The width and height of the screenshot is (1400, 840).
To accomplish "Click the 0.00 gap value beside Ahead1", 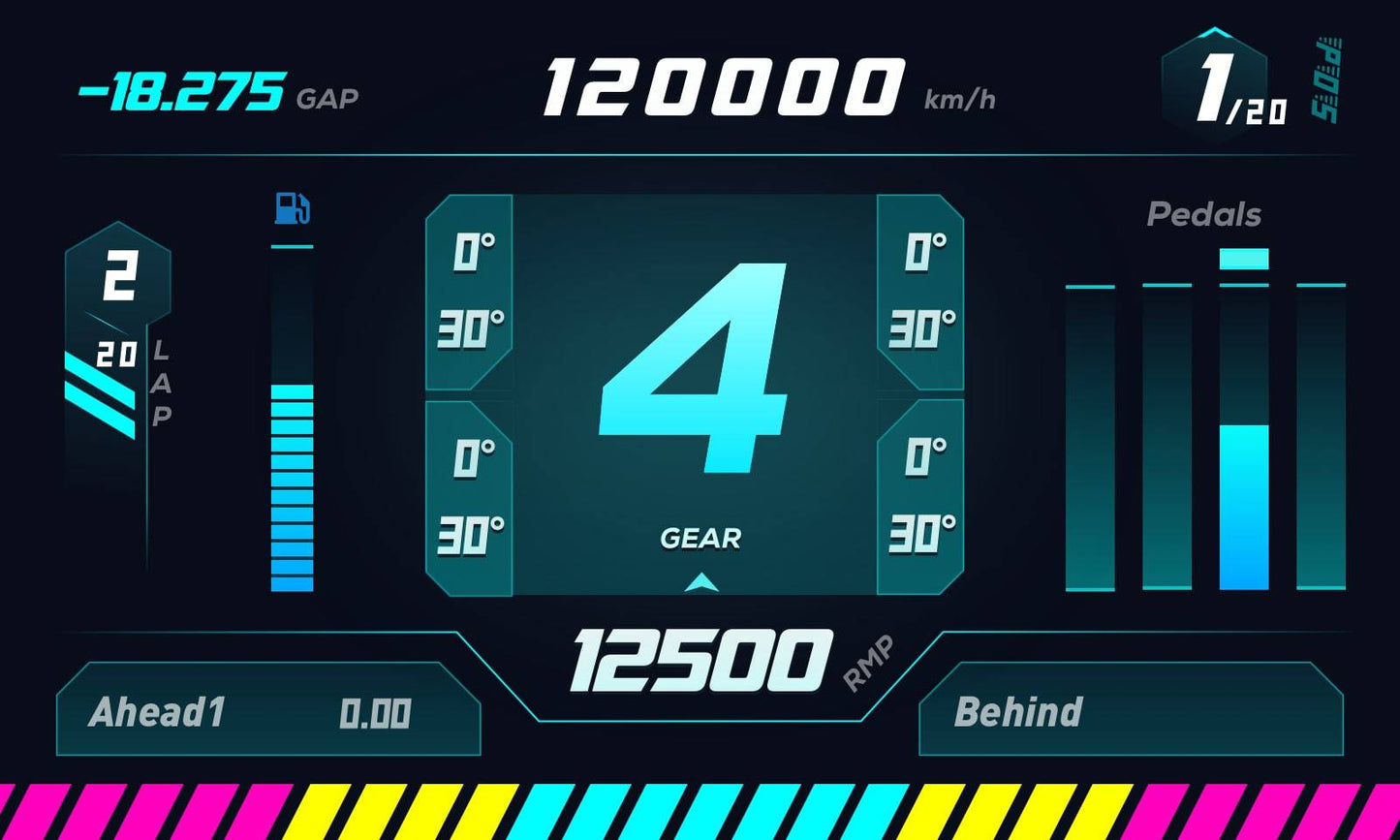I will pos(376,713).
